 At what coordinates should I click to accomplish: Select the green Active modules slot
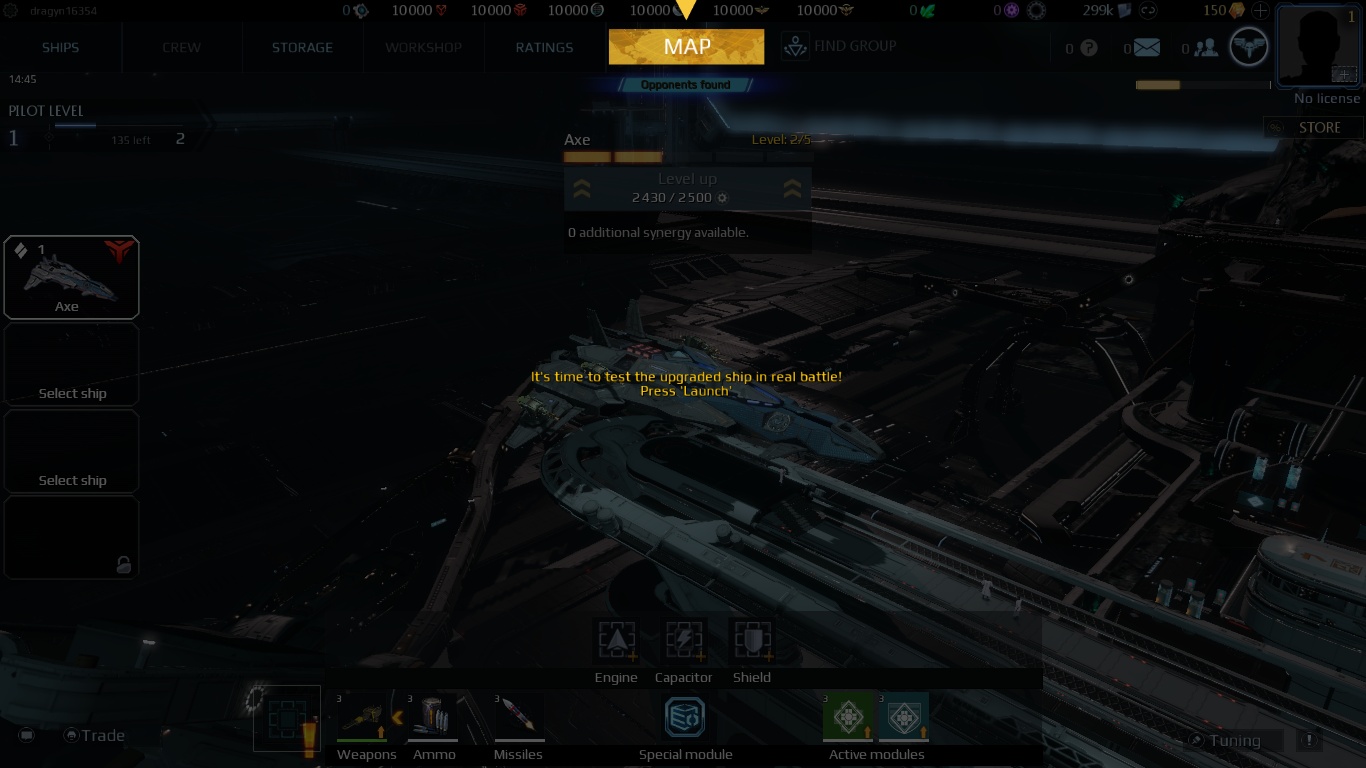847,716
